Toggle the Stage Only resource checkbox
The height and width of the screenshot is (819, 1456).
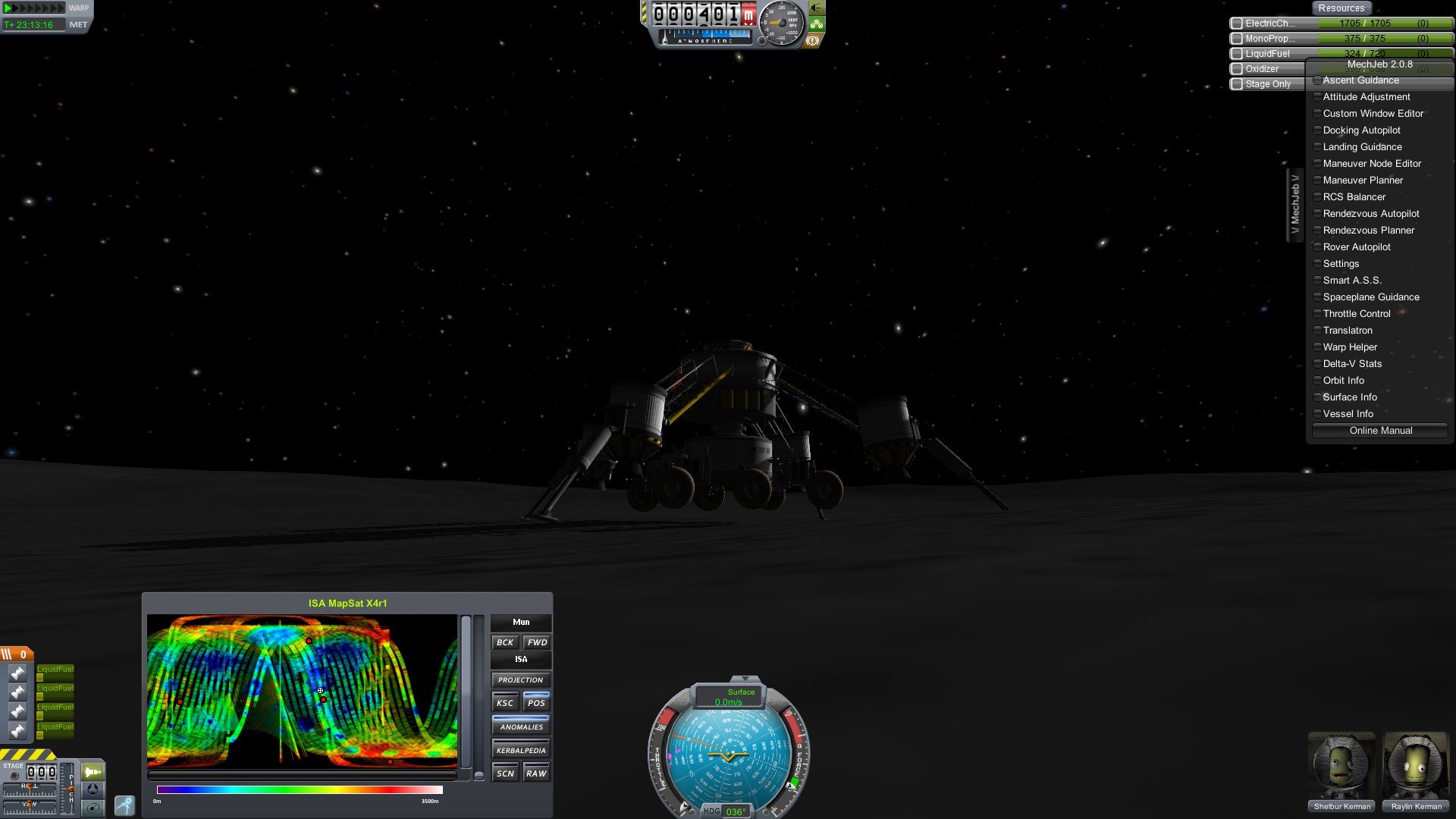click(x=1237, y=84)
